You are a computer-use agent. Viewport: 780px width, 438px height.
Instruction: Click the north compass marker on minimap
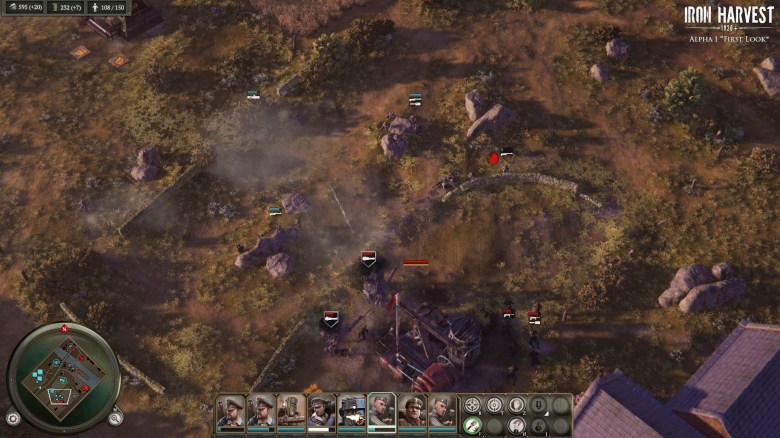[63, 328]
